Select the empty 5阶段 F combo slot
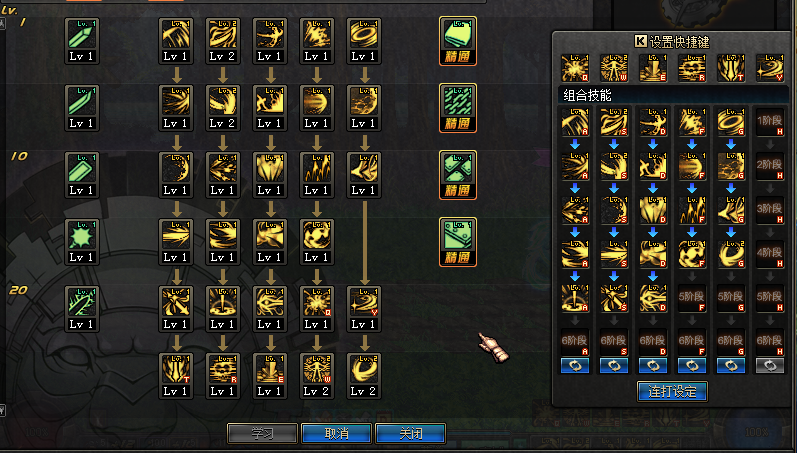 pos(691,296)
